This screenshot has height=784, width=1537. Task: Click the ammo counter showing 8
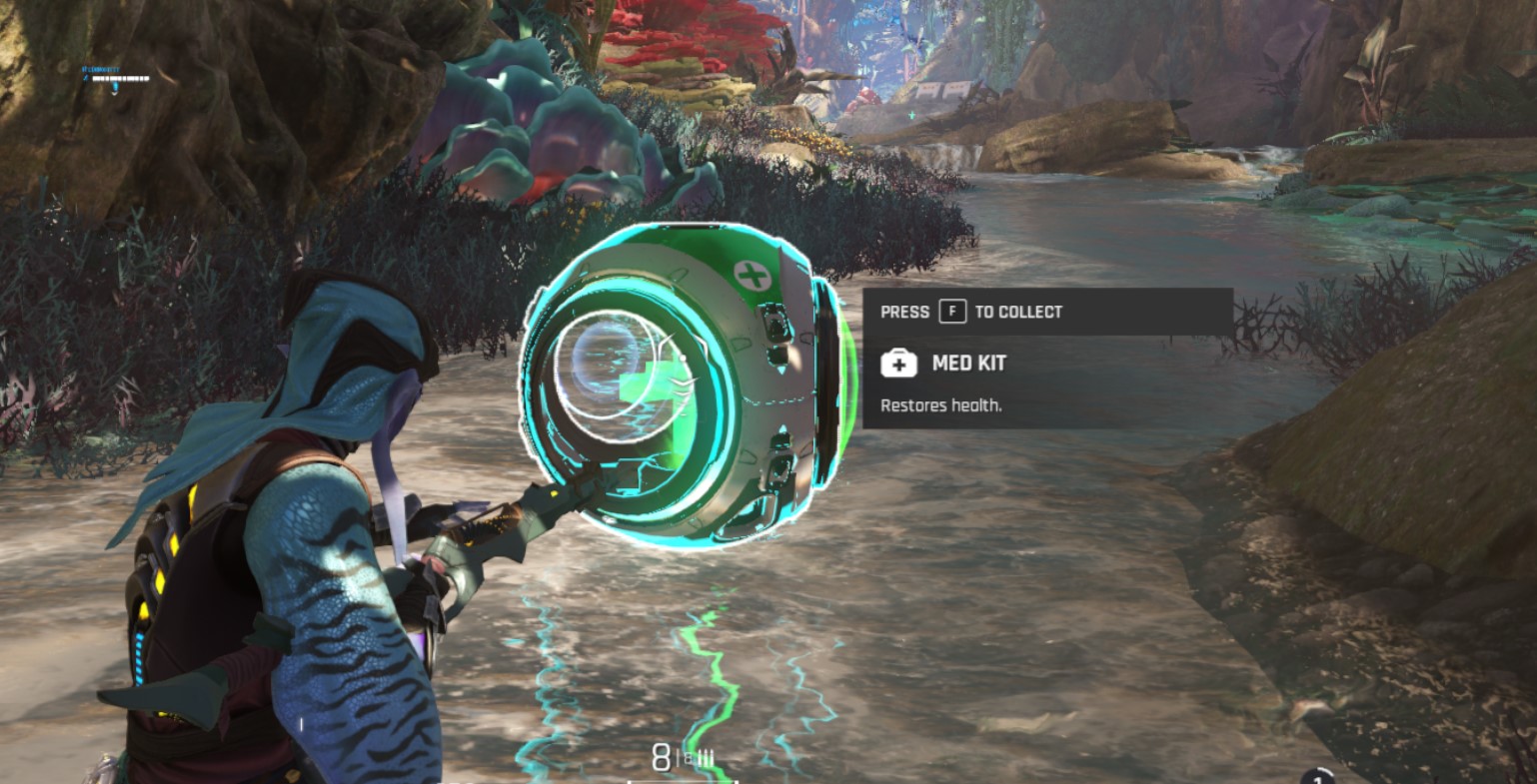click(661, 757)
